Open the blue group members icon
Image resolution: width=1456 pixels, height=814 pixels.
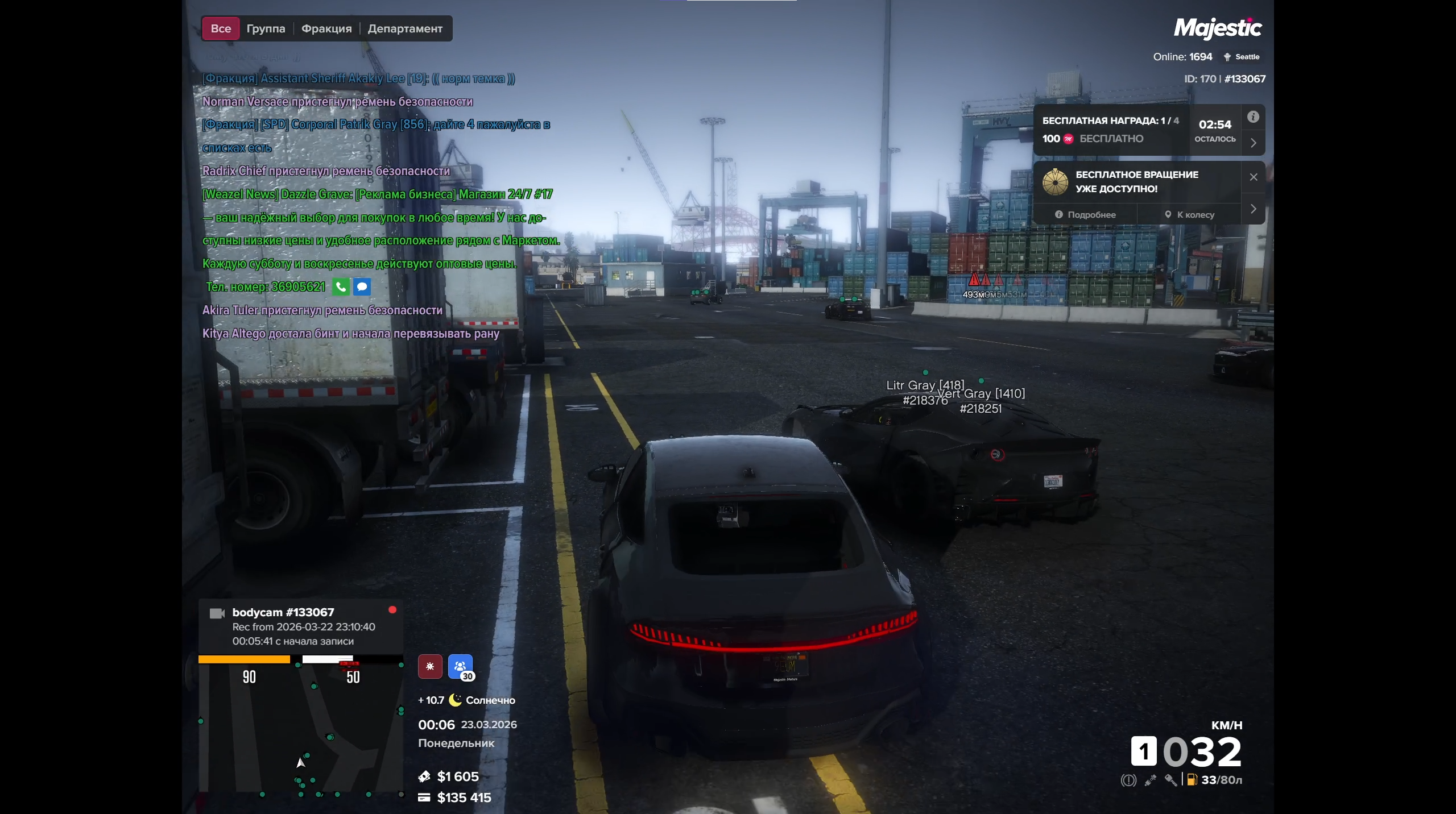click(x=460, y=666)
